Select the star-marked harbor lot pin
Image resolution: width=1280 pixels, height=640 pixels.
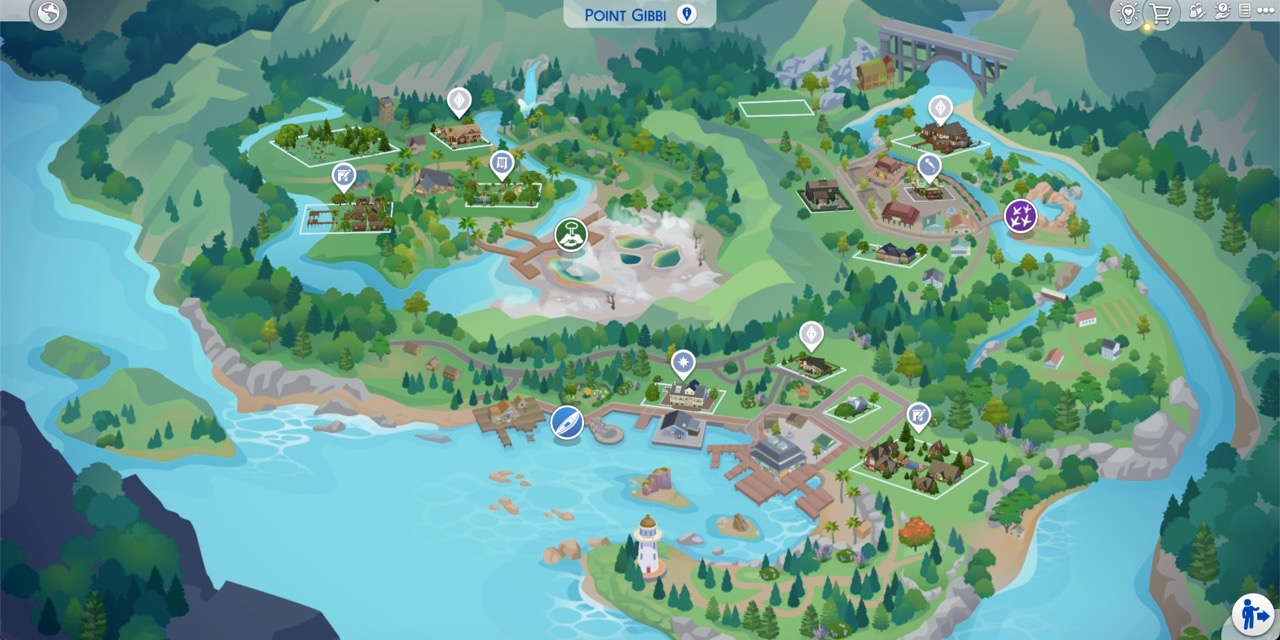683,361
